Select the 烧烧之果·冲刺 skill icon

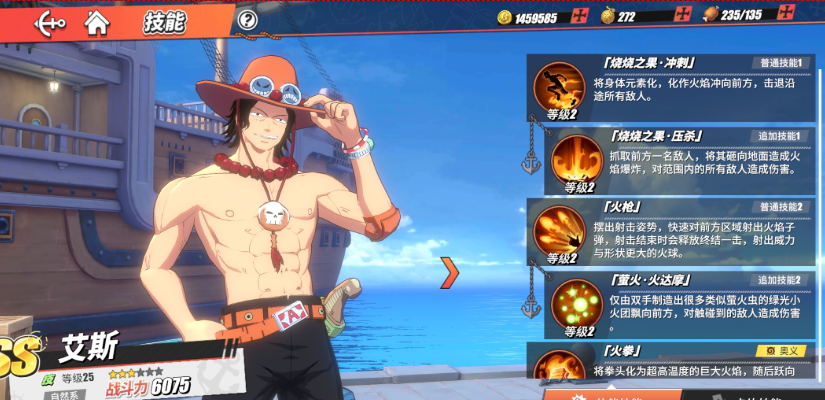(x=558, y=87)
